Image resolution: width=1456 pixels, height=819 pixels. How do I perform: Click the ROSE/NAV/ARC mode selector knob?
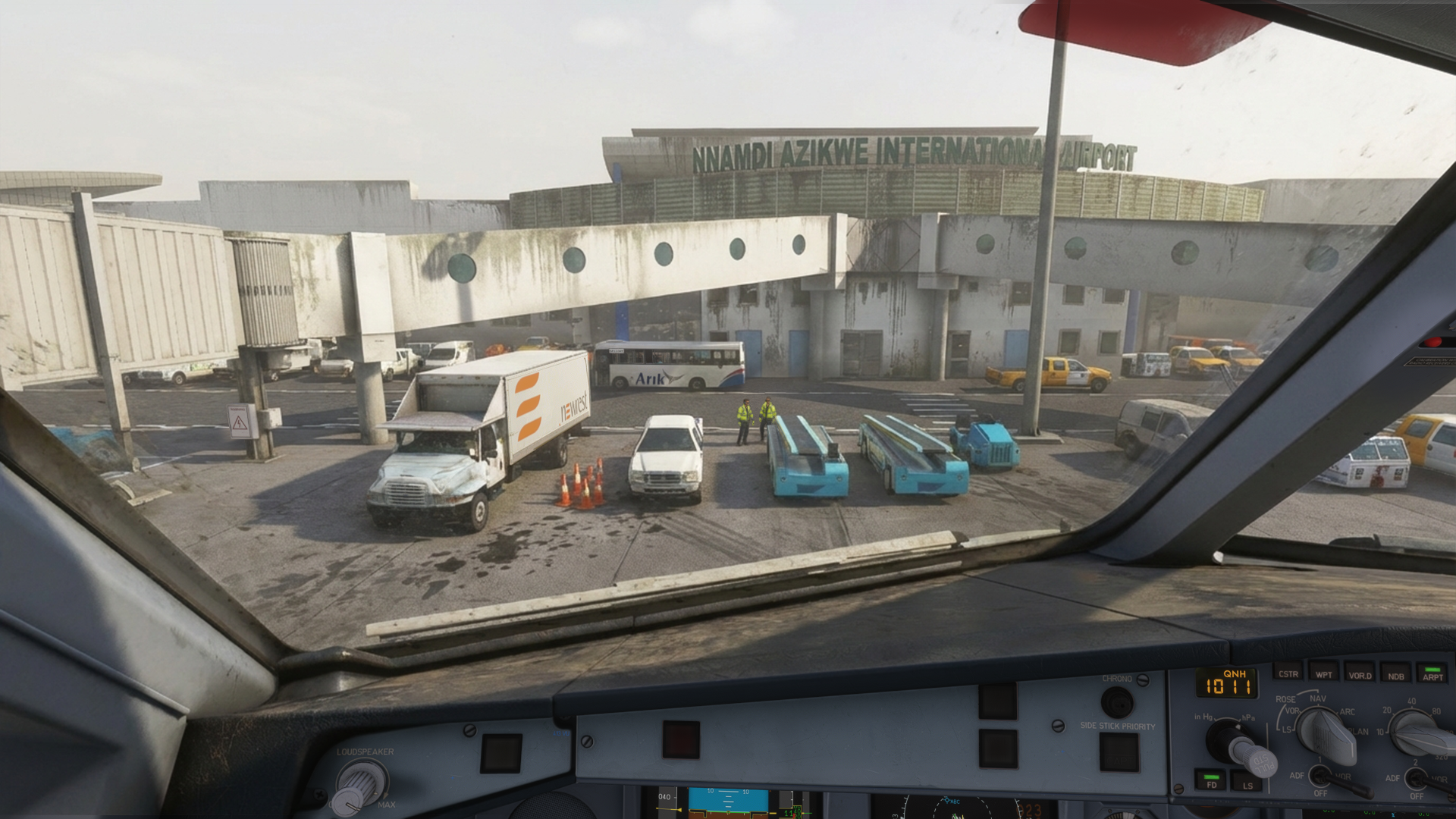[1327, 734]
